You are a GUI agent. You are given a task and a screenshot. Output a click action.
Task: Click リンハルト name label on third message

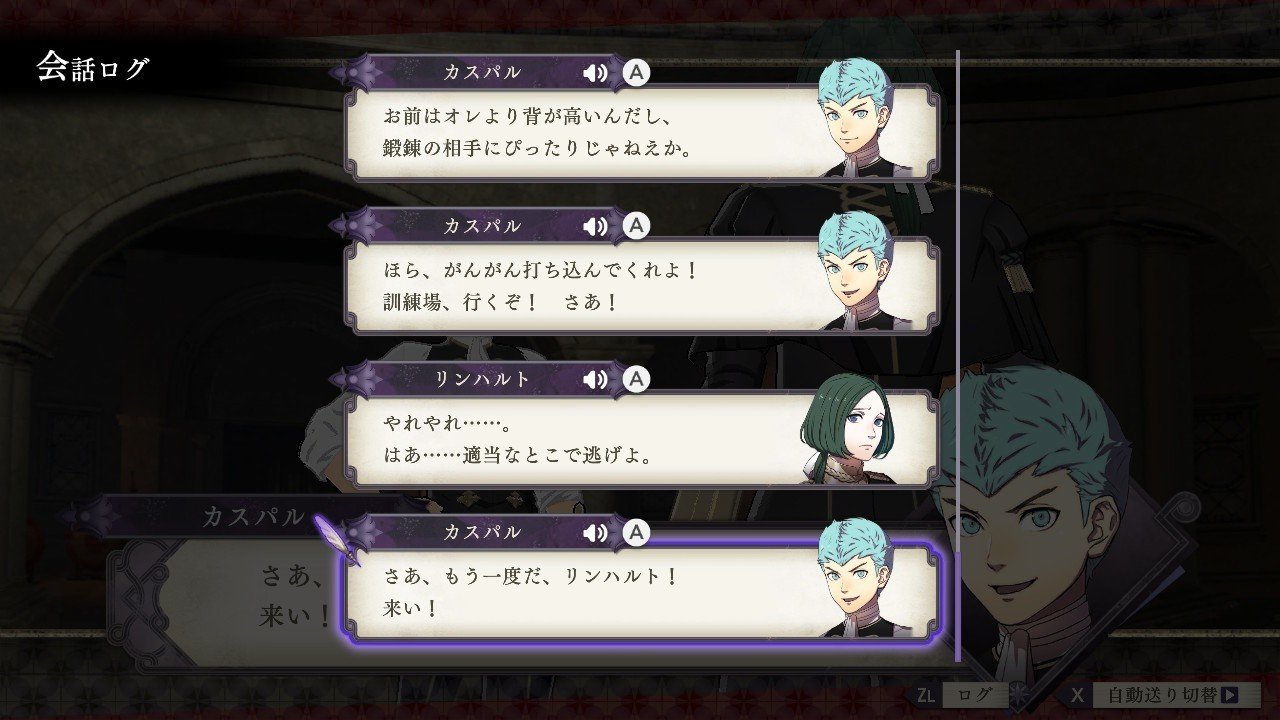click(483, 379)
